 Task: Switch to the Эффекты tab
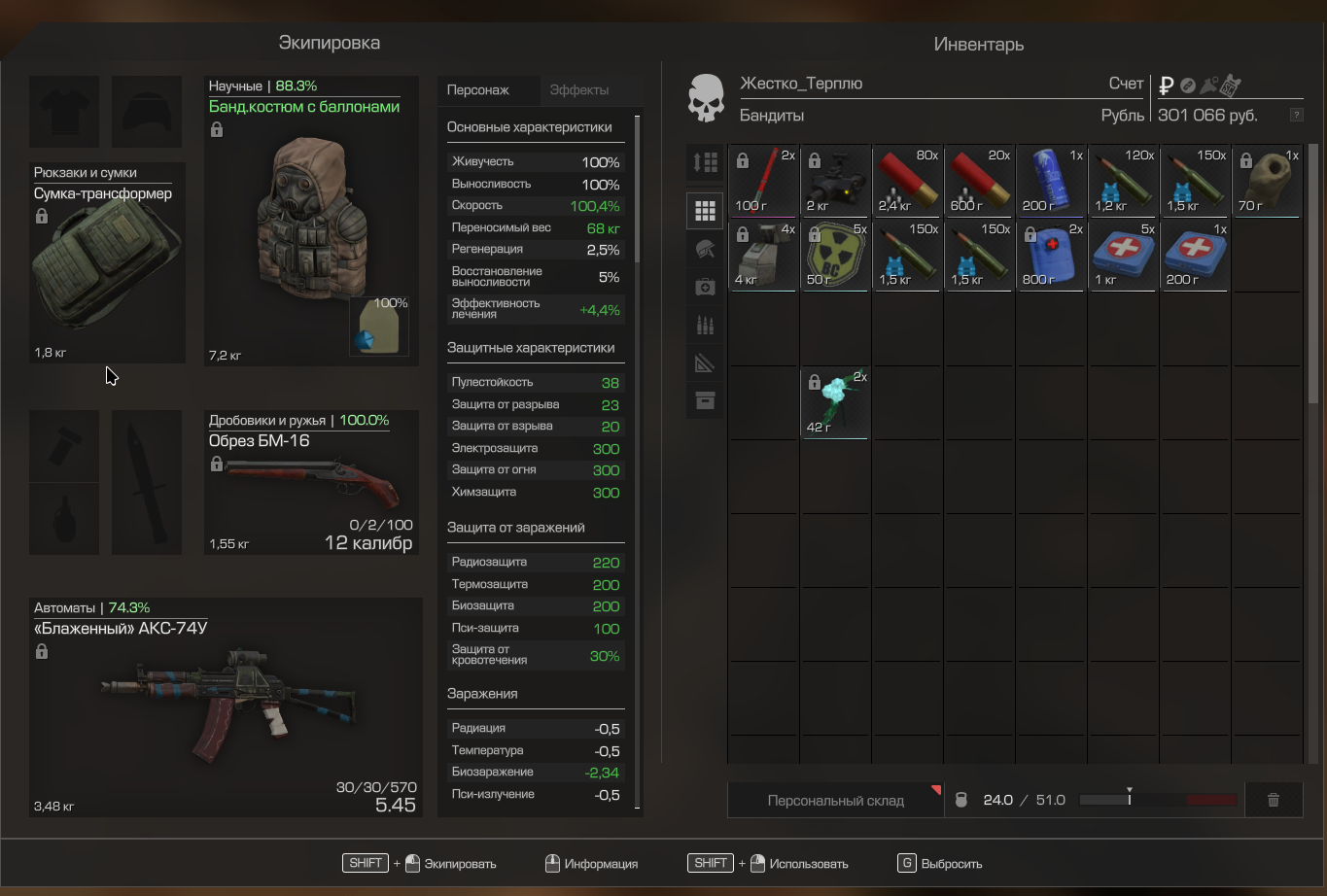(x=579, y=90)
